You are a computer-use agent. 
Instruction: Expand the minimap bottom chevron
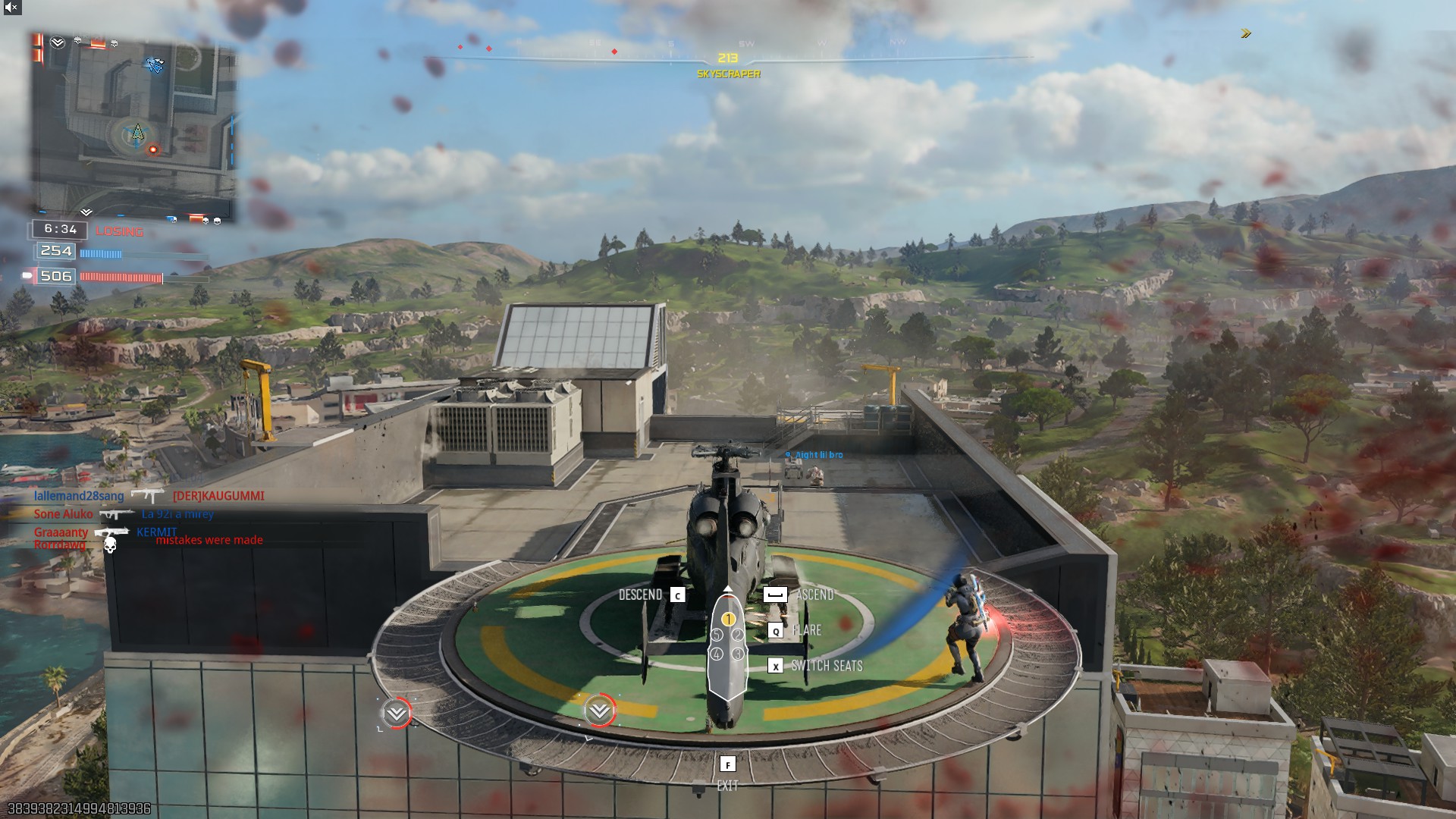tap(87, 210)
